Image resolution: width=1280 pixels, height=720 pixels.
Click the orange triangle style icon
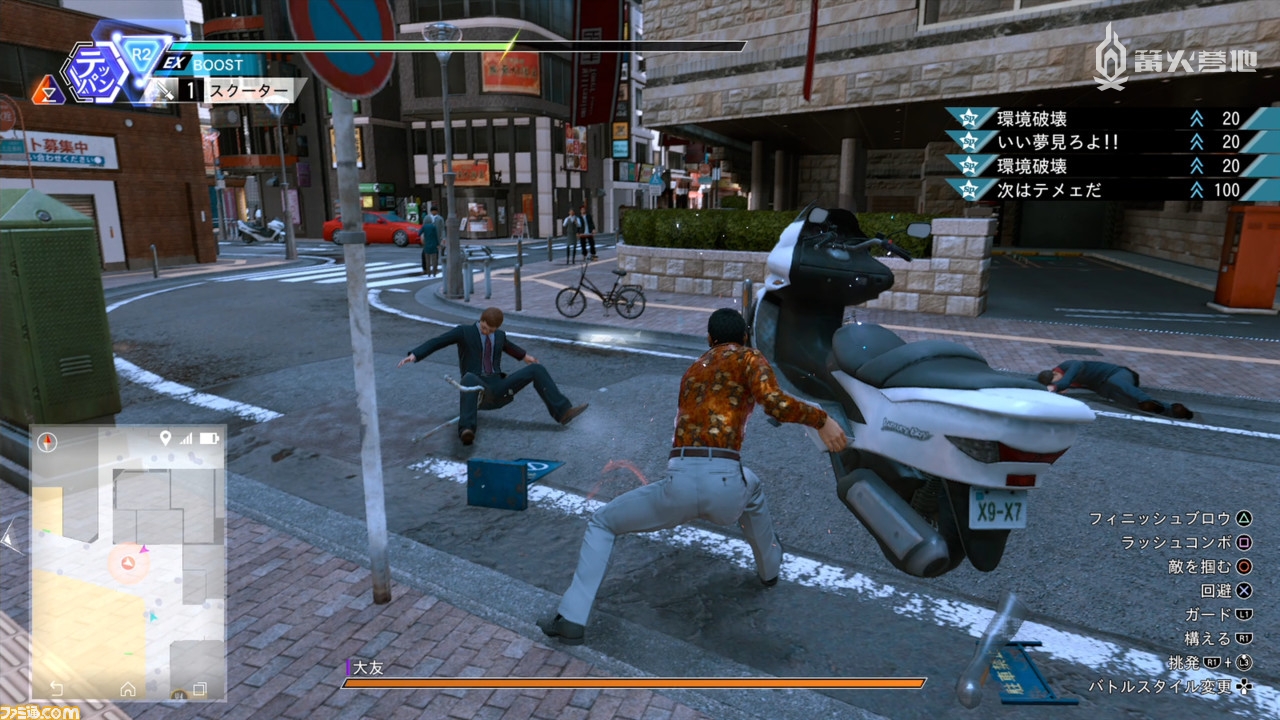(47, 92)
